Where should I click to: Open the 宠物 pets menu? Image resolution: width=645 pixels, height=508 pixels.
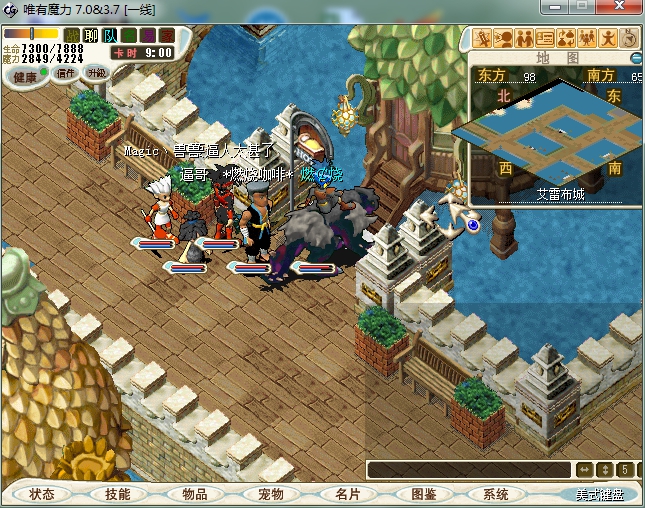click(x=270, y=494)
